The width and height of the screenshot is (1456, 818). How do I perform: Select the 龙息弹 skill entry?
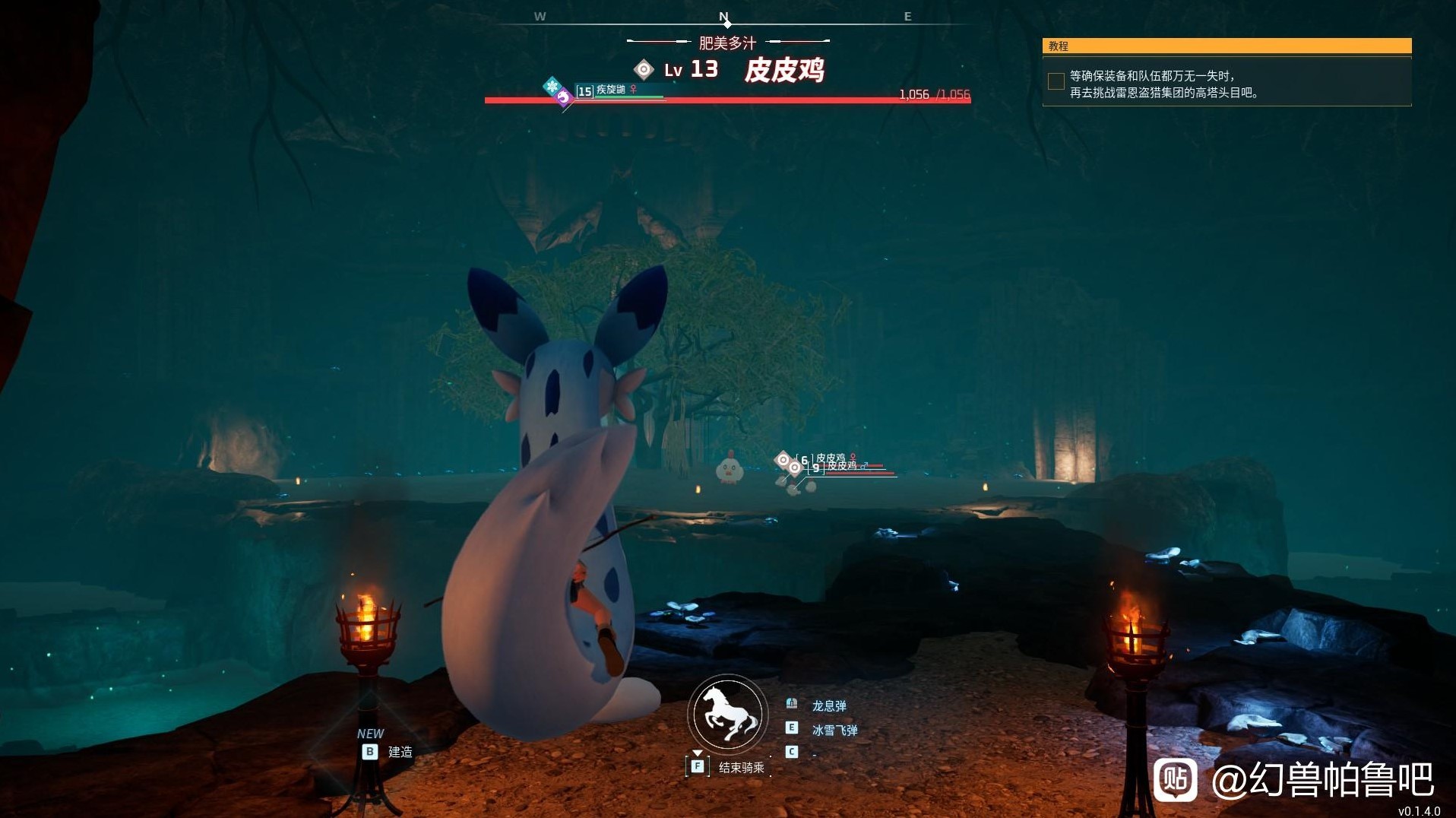[828, 706]
